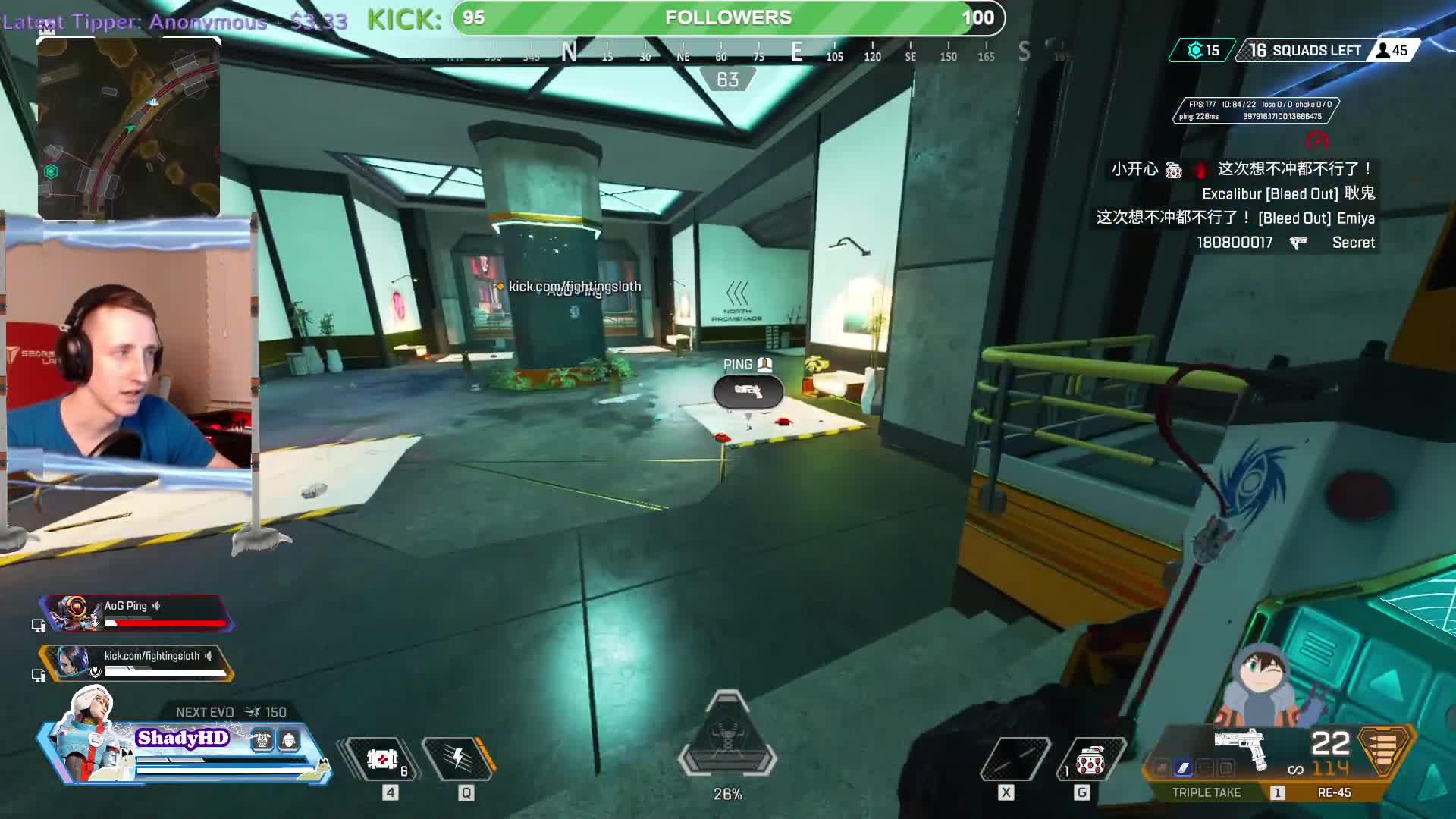Select the med kit healing item slot

[x=383, y=758]
